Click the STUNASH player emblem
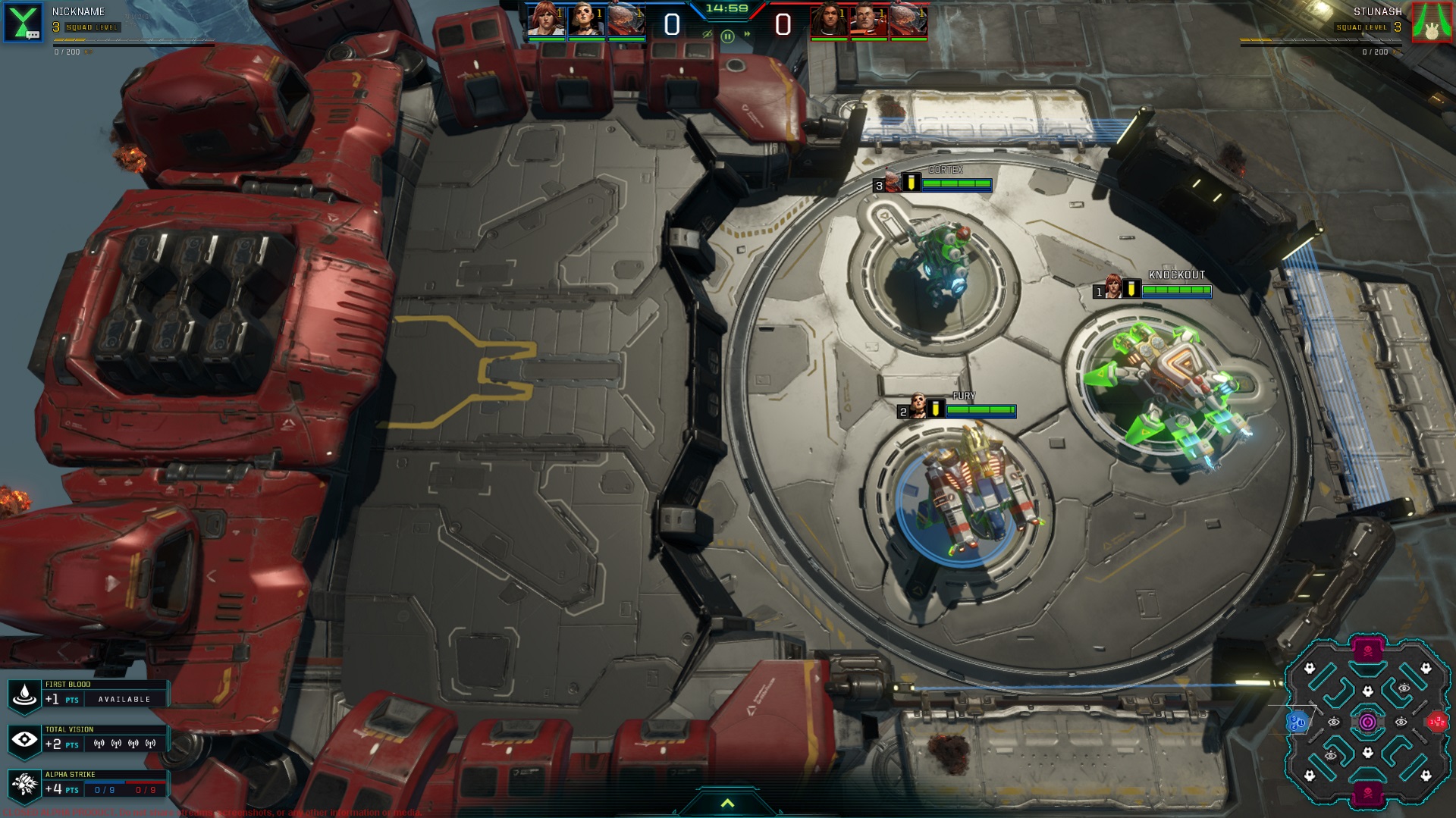This screenshot has height=818, width=1456. (x=1431, y=22)
